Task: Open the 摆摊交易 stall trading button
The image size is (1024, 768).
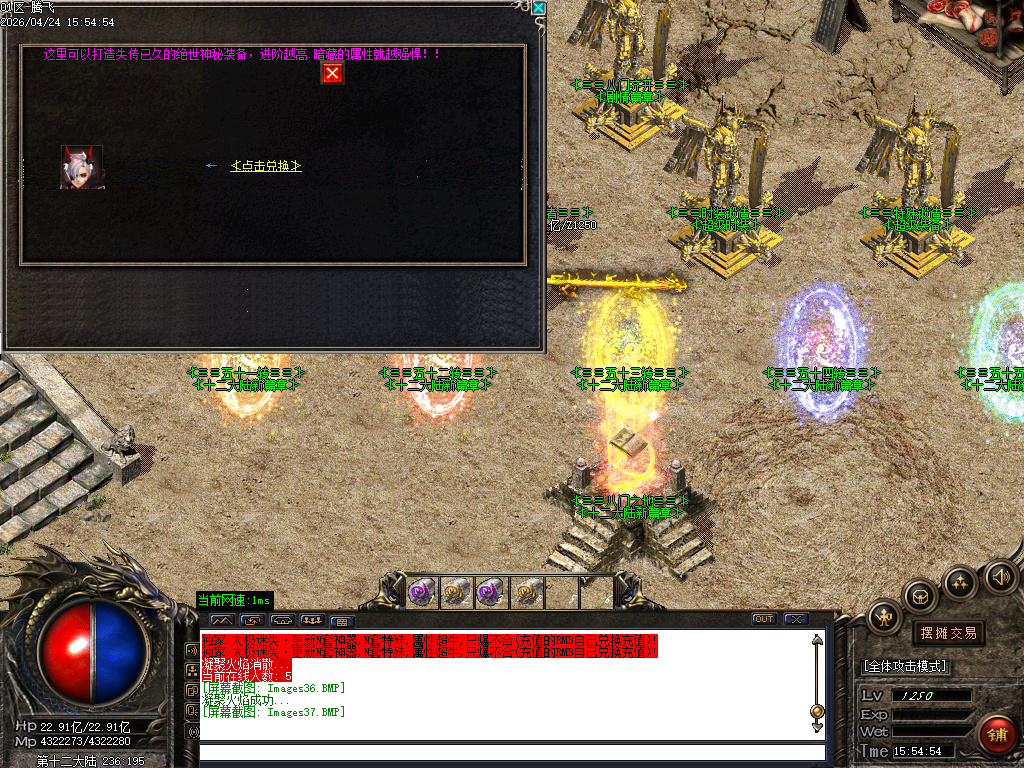Action: point(948,633)
